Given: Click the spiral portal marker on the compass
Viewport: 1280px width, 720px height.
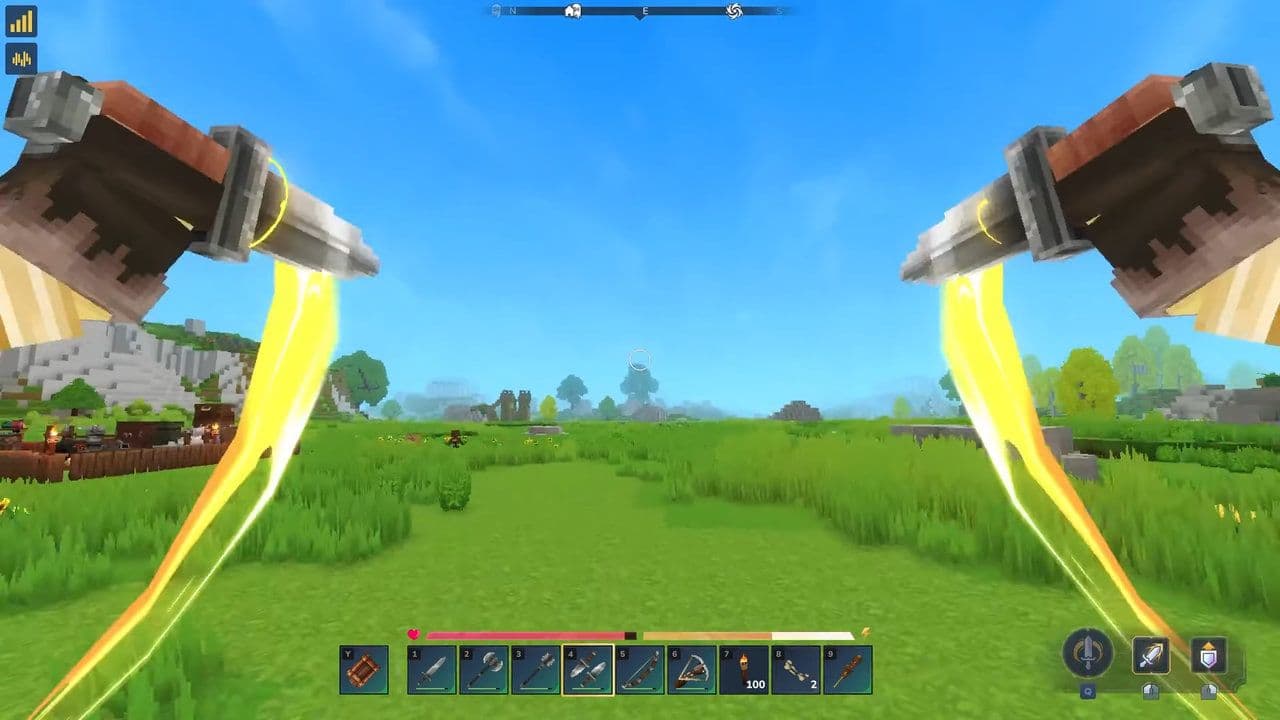Looking at the screenshot, I should (x=734, y=11).
